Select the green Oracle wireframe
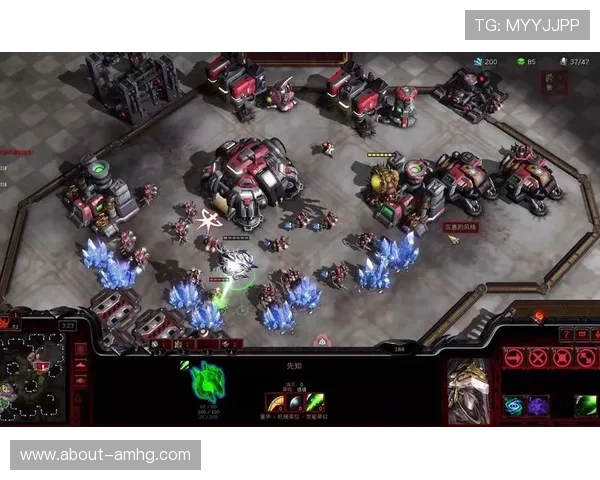Screen dimensions: 600x480 pyautogui.click(x=208, y=381)
